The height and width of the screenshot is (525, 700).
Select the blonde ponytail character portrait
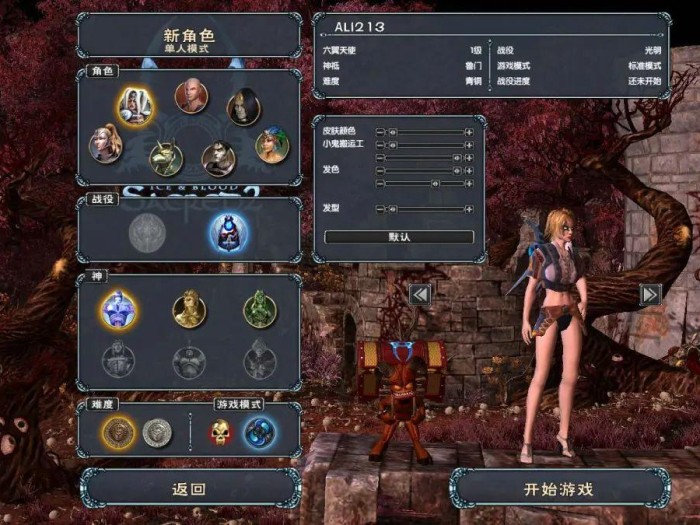(106, 143)
